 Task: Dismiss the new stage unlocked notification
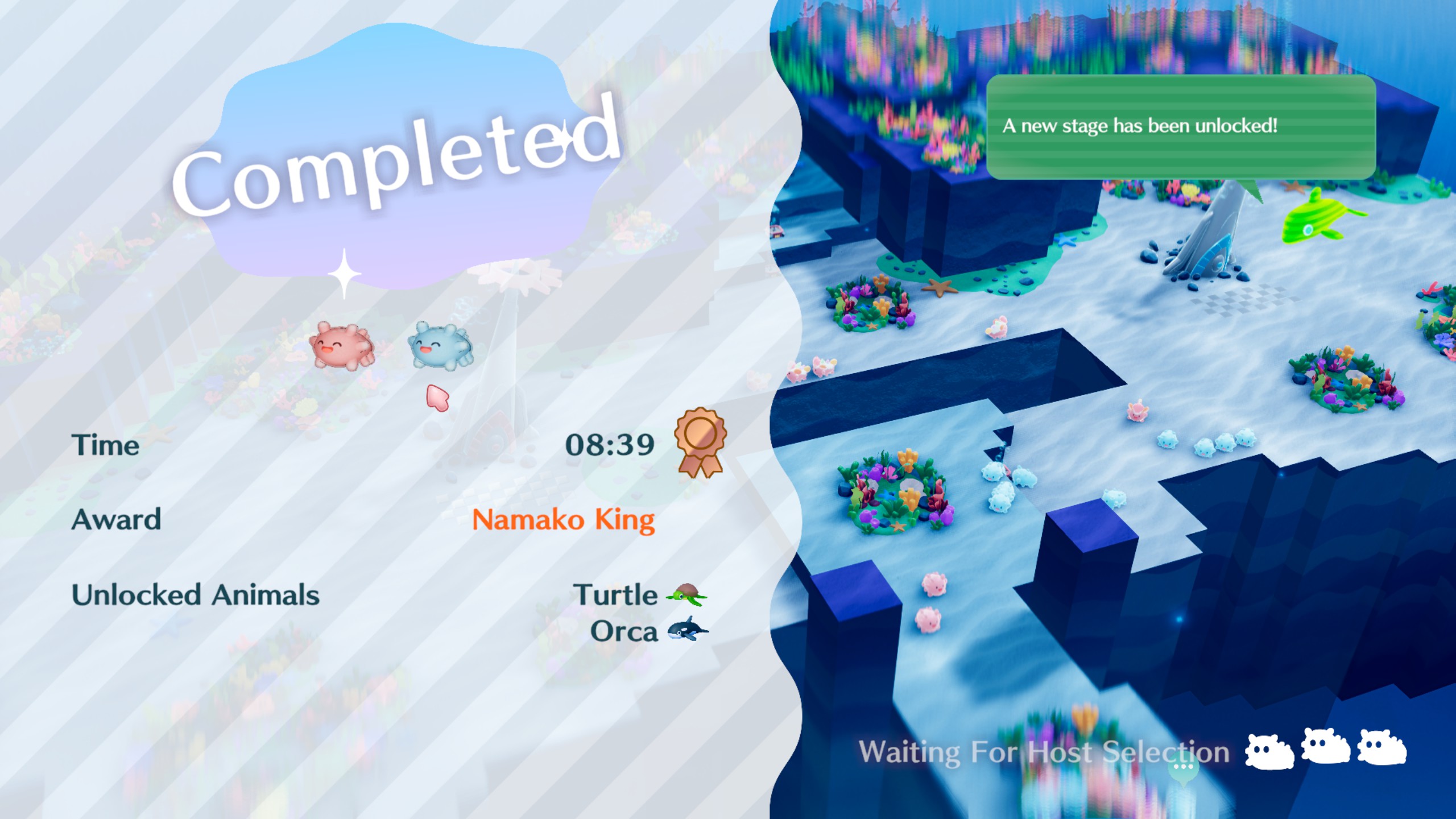click(x=1181, y=126)
